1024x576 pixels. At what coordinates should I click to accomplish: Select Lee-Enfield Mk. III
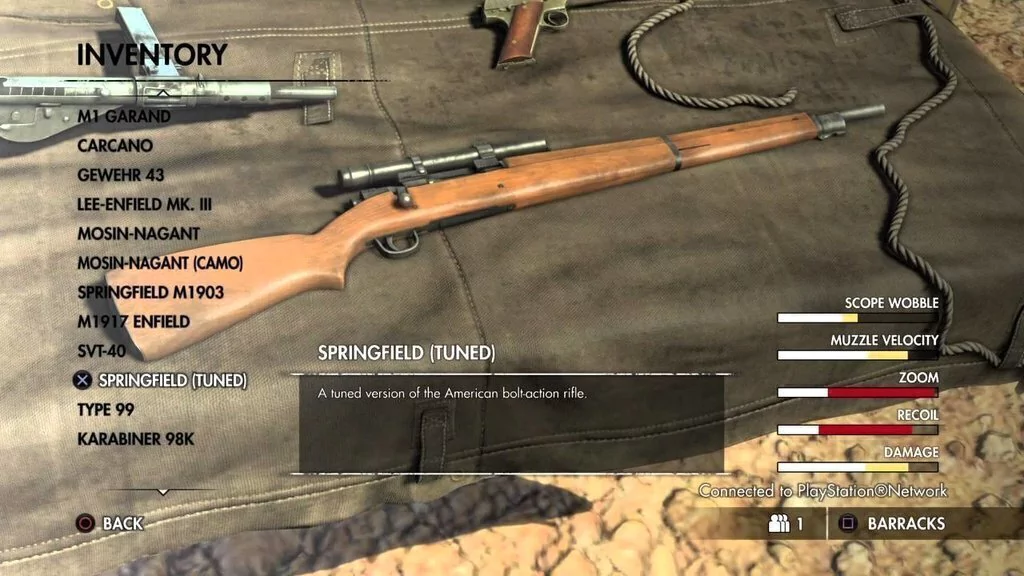coord(145,204)
